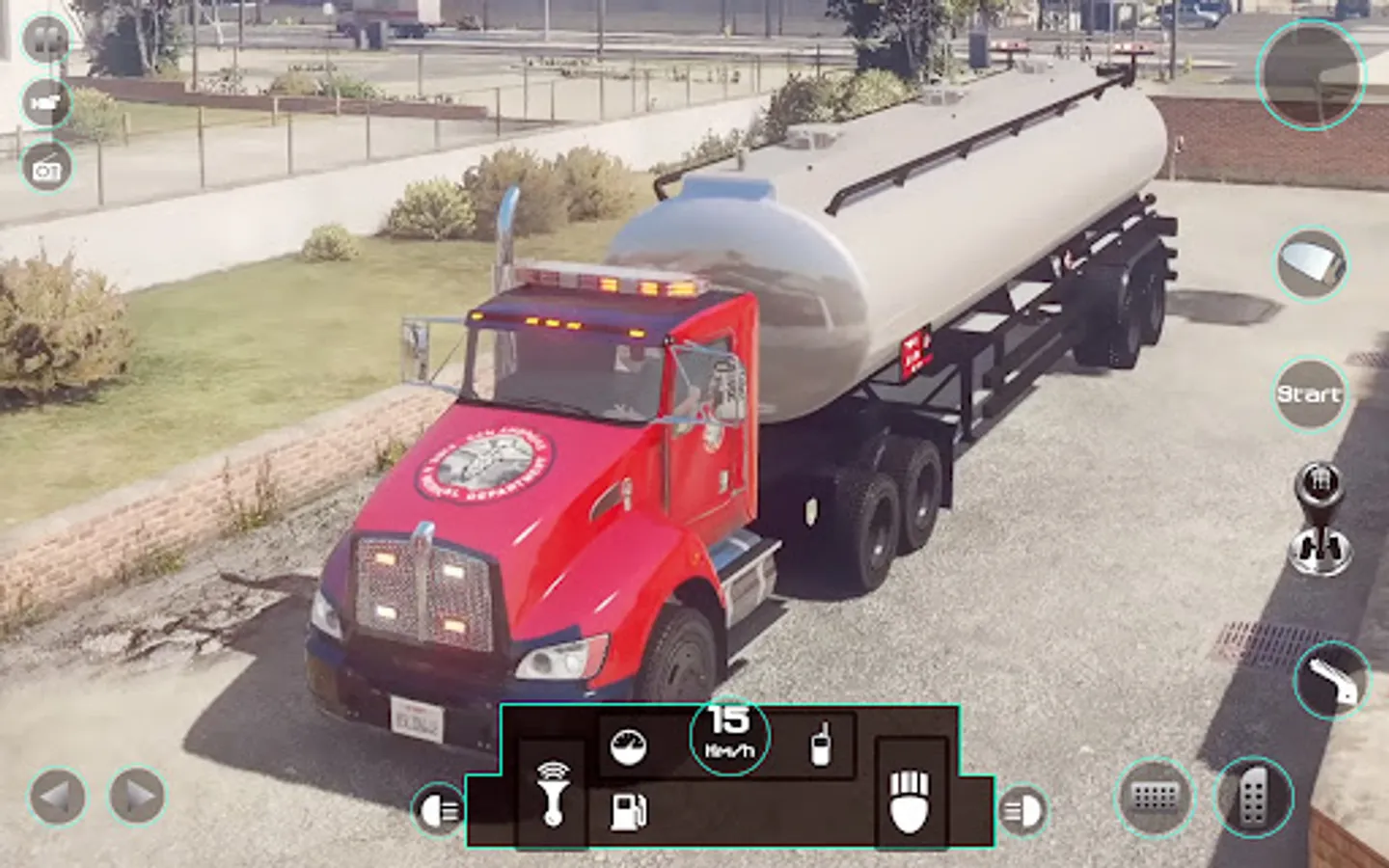The image size is (1389, 868).
Task: Shift gears using the gear stick
Action: coord(1320,519)
